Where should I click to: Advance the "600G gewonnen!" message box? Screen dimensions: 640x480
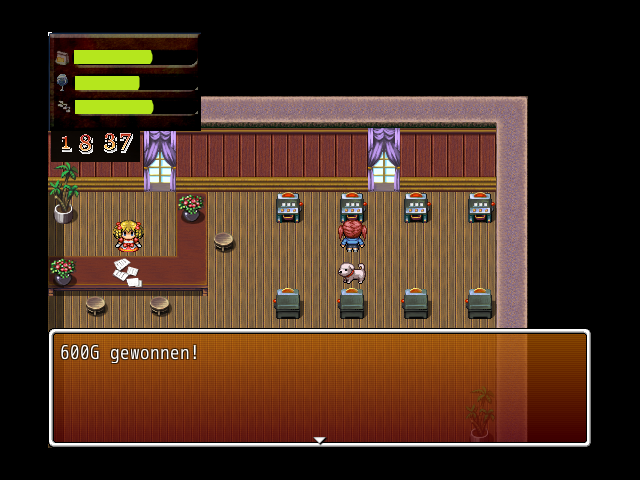pos(319,387)
